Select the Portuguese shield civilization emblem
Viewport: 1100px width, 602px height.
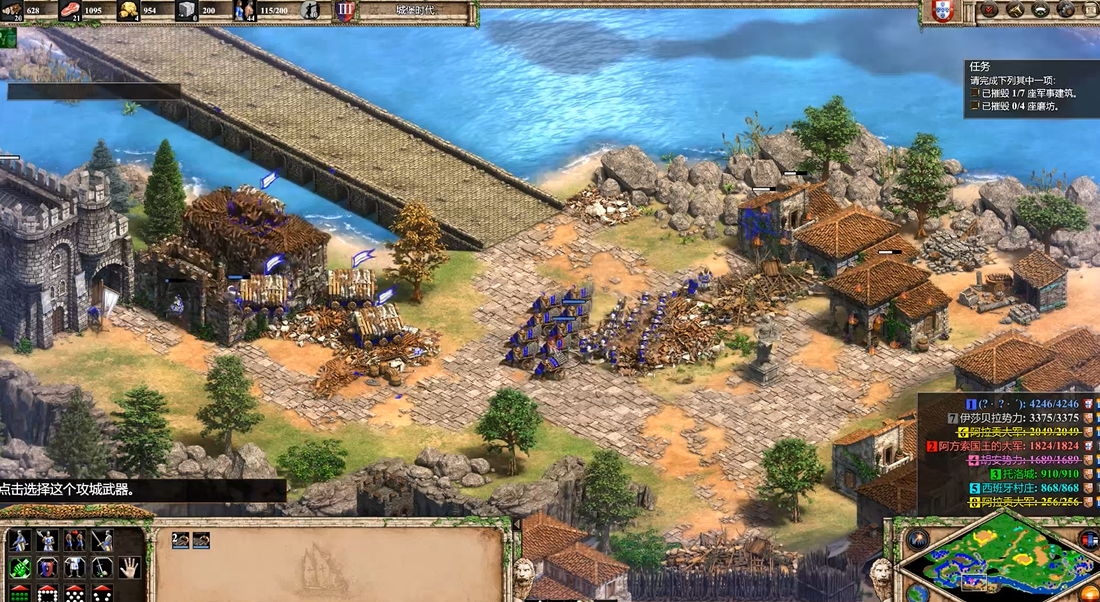click(941, 11)
